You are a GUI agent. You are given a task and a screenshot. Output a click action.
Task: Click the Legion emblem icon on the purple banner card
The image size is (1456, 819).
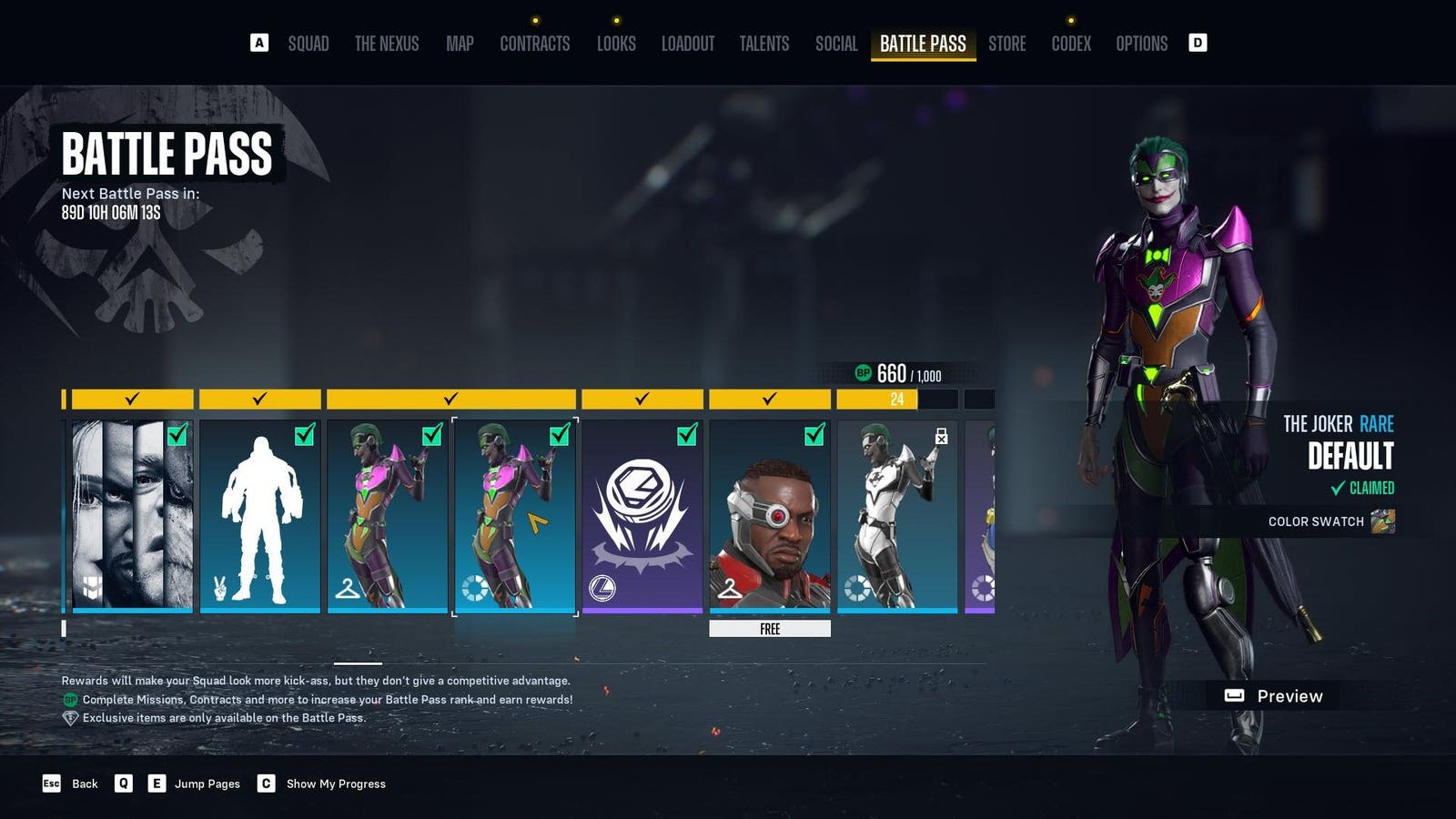[603, 589]
